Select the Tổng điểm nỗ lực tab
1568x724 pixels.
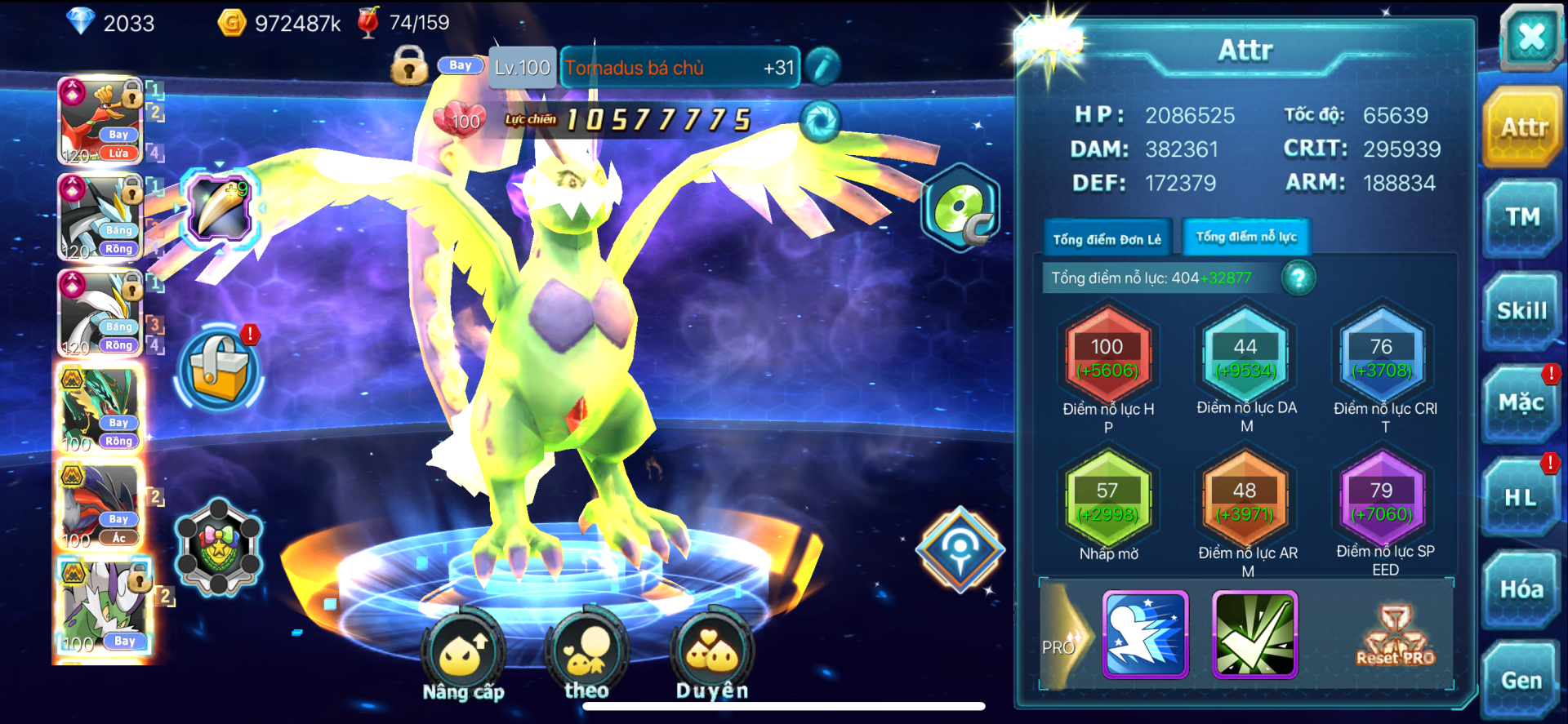[x=1246, y=237]
